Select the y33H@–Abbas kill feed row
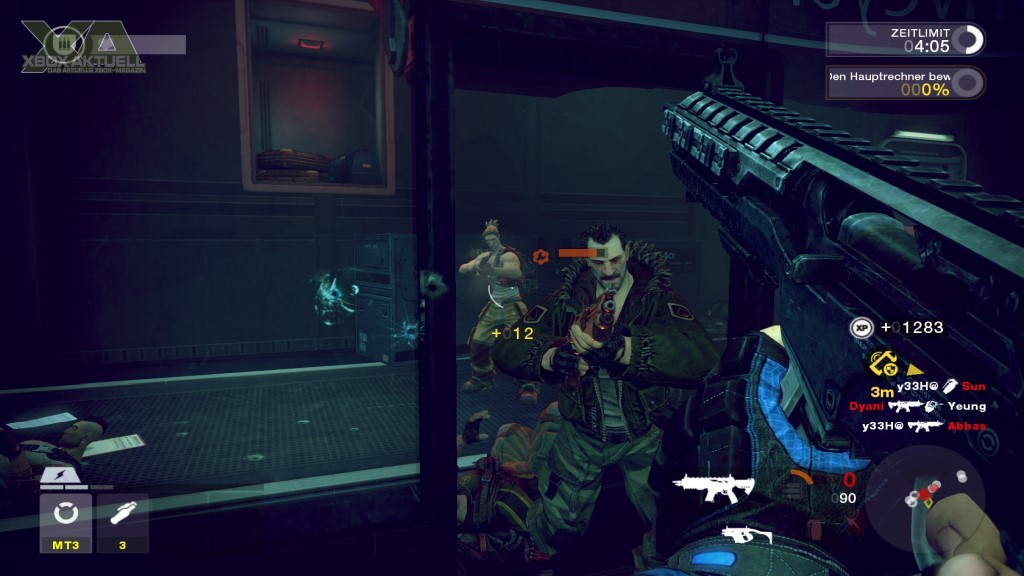The height and width of the screenshot is (576, 1024). [x=924, y=426]
